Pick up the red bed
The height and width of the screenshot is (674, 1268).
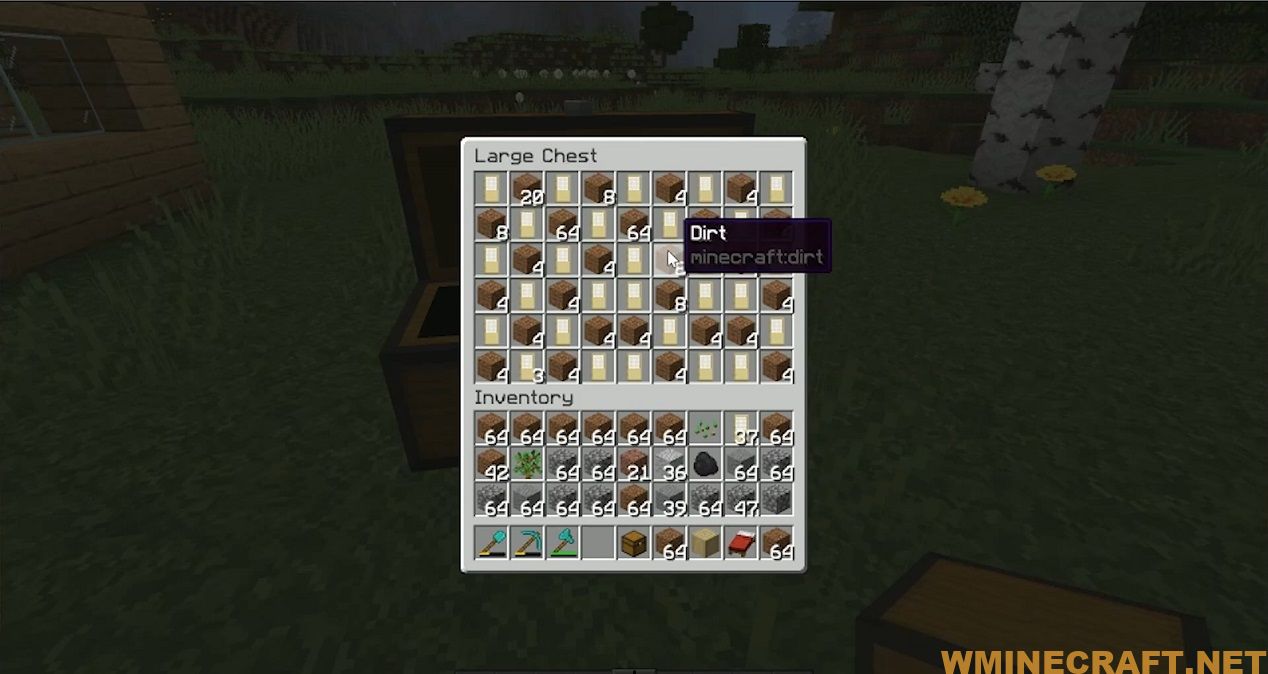click(741, 544)
